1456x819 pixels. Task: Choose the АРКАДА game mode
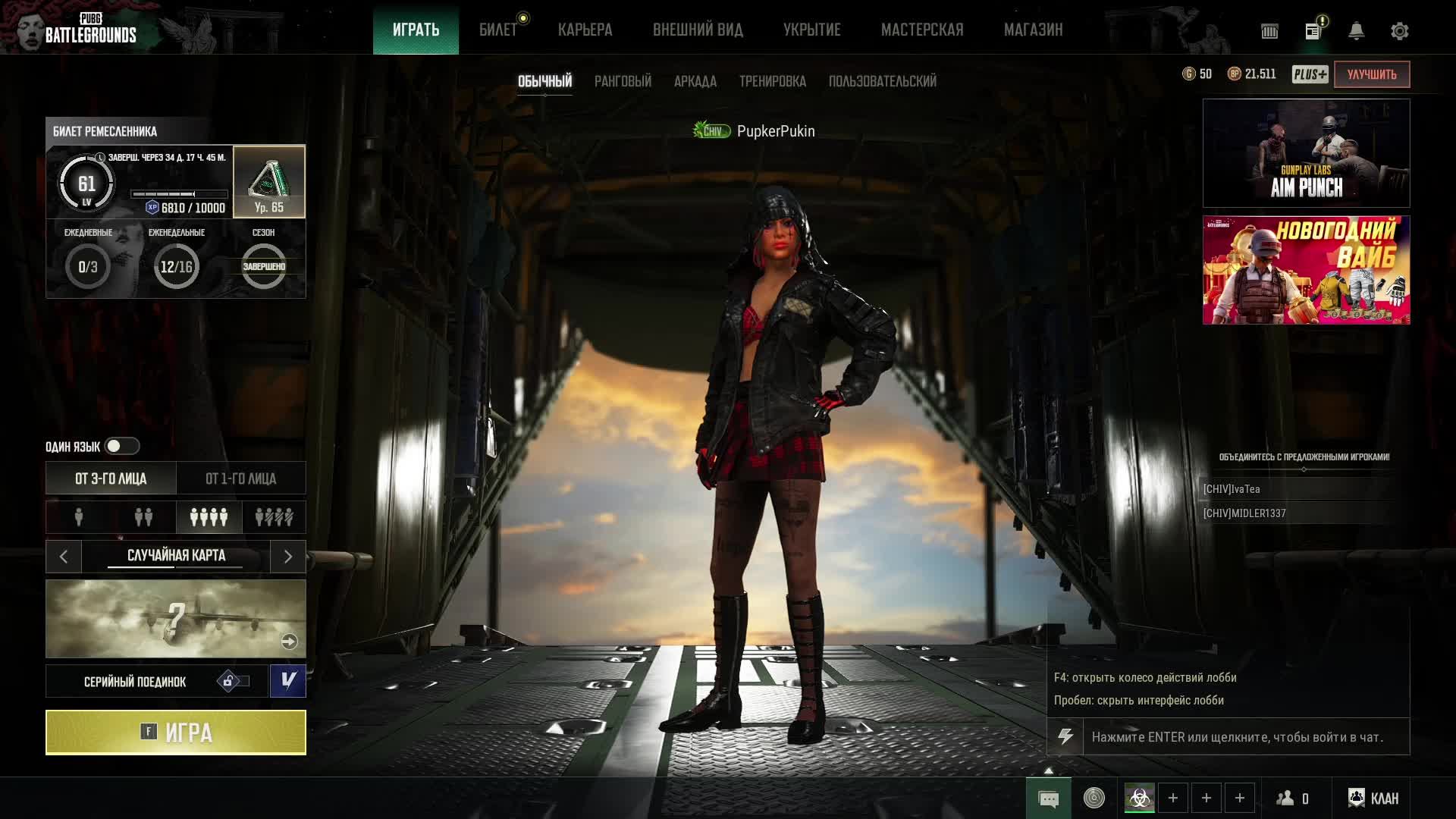(695, 81)
